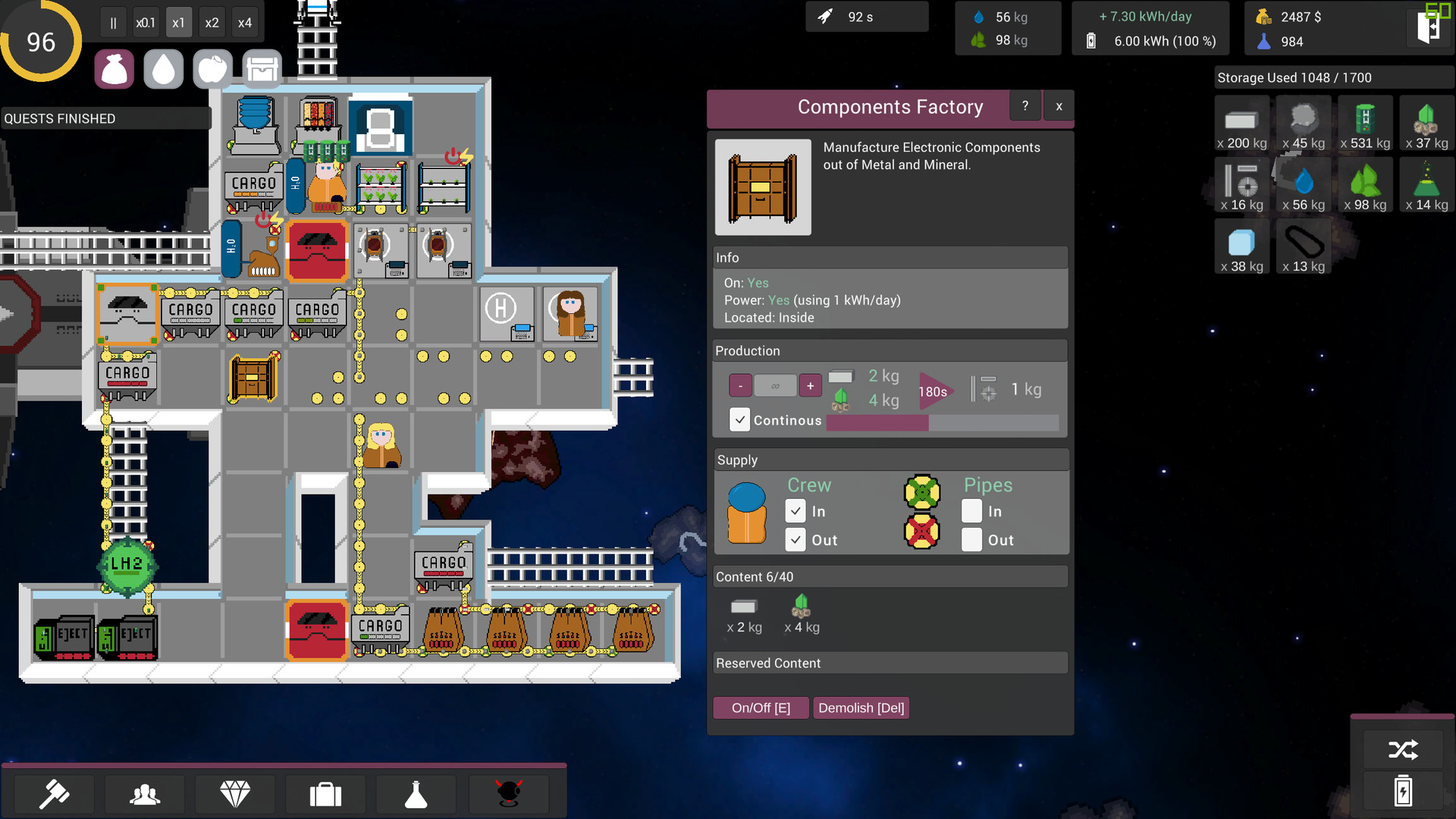Click the shuffle icon bottom right
1456x819 pixels.
click(x=1404, y=749)
